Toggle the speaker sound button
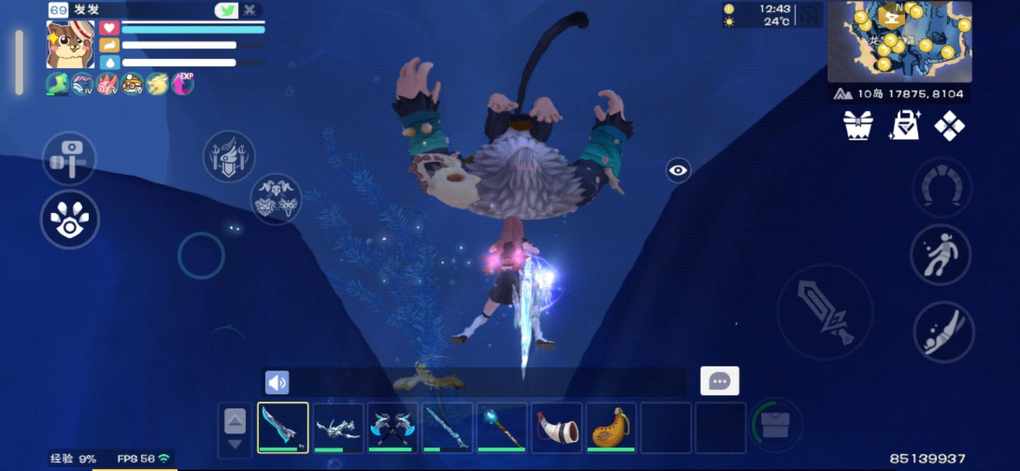This screenshot has height=471, width=1020. [x=277, y=382]
